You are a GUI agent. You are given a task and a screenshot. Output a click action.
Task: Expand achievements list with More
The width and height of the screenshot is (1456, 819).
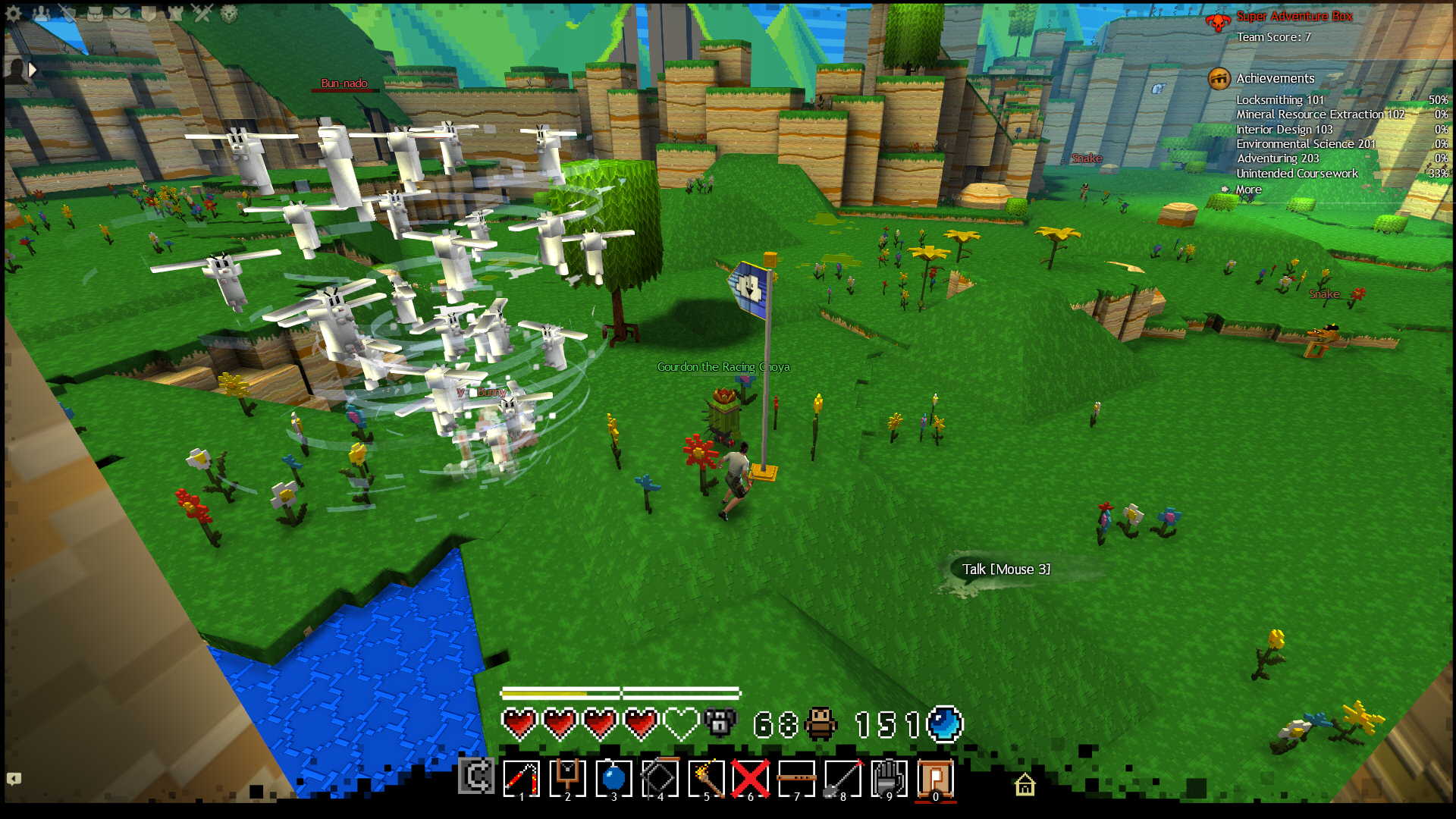pyautogui.click(x=1248, y=190)
